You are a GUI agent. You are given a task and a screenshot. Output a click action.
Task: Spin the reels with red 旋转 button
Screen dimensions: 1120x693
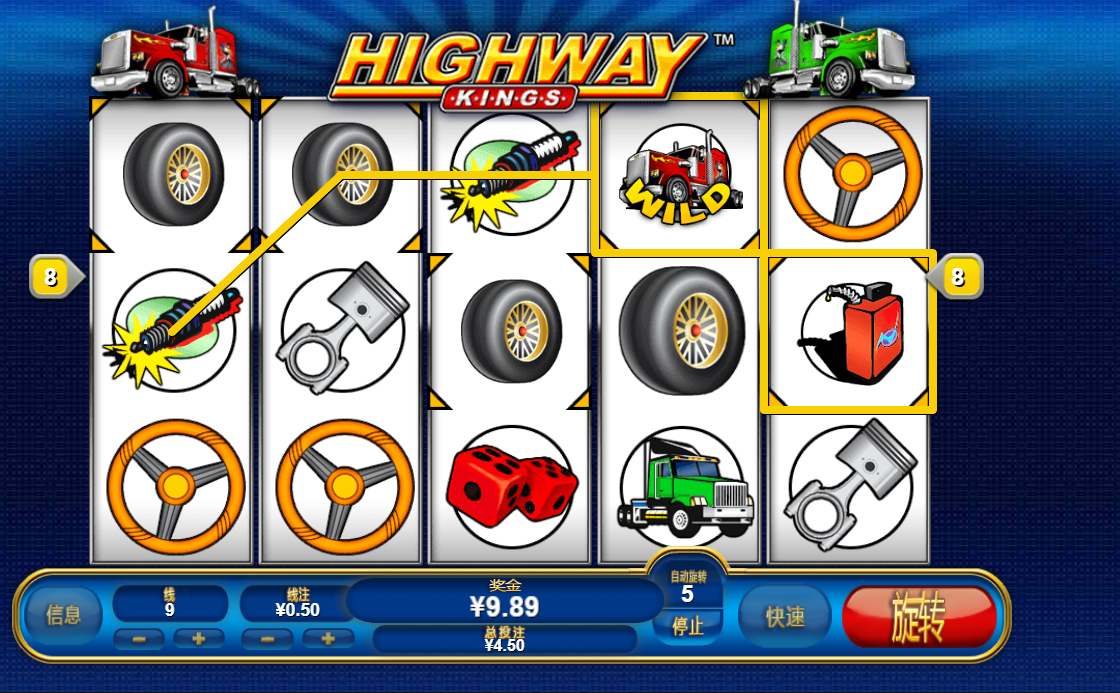coord(919,618)
